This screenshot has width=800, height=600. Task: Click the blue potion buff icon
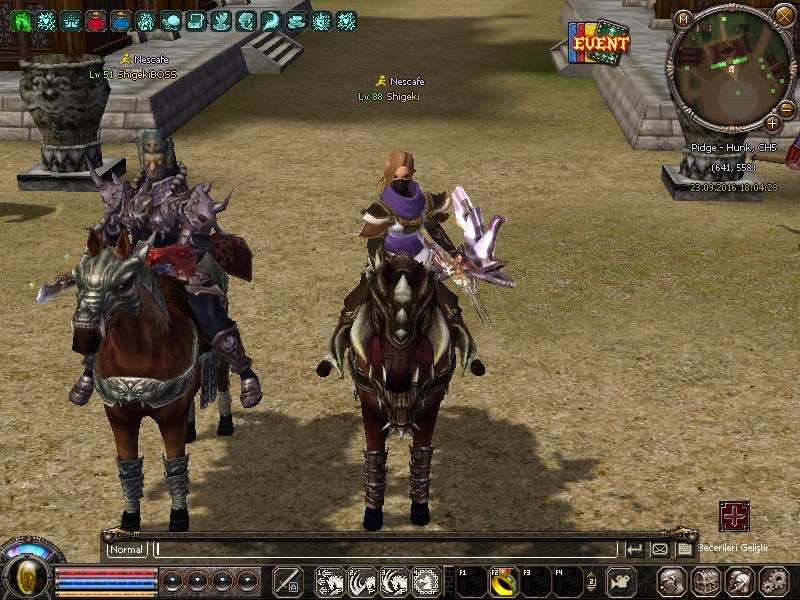pos(121,21)
